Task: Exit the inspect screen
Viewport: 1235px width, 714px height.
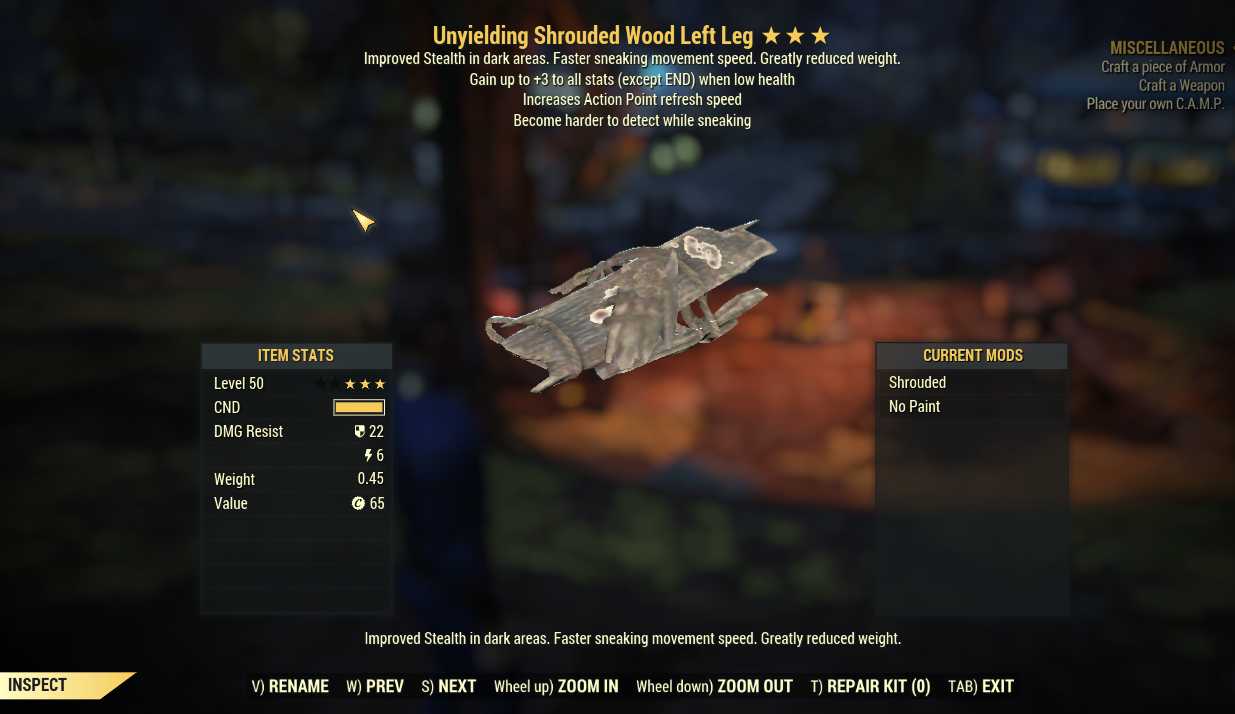Action: pyautogui.click(x=981, y=686)
